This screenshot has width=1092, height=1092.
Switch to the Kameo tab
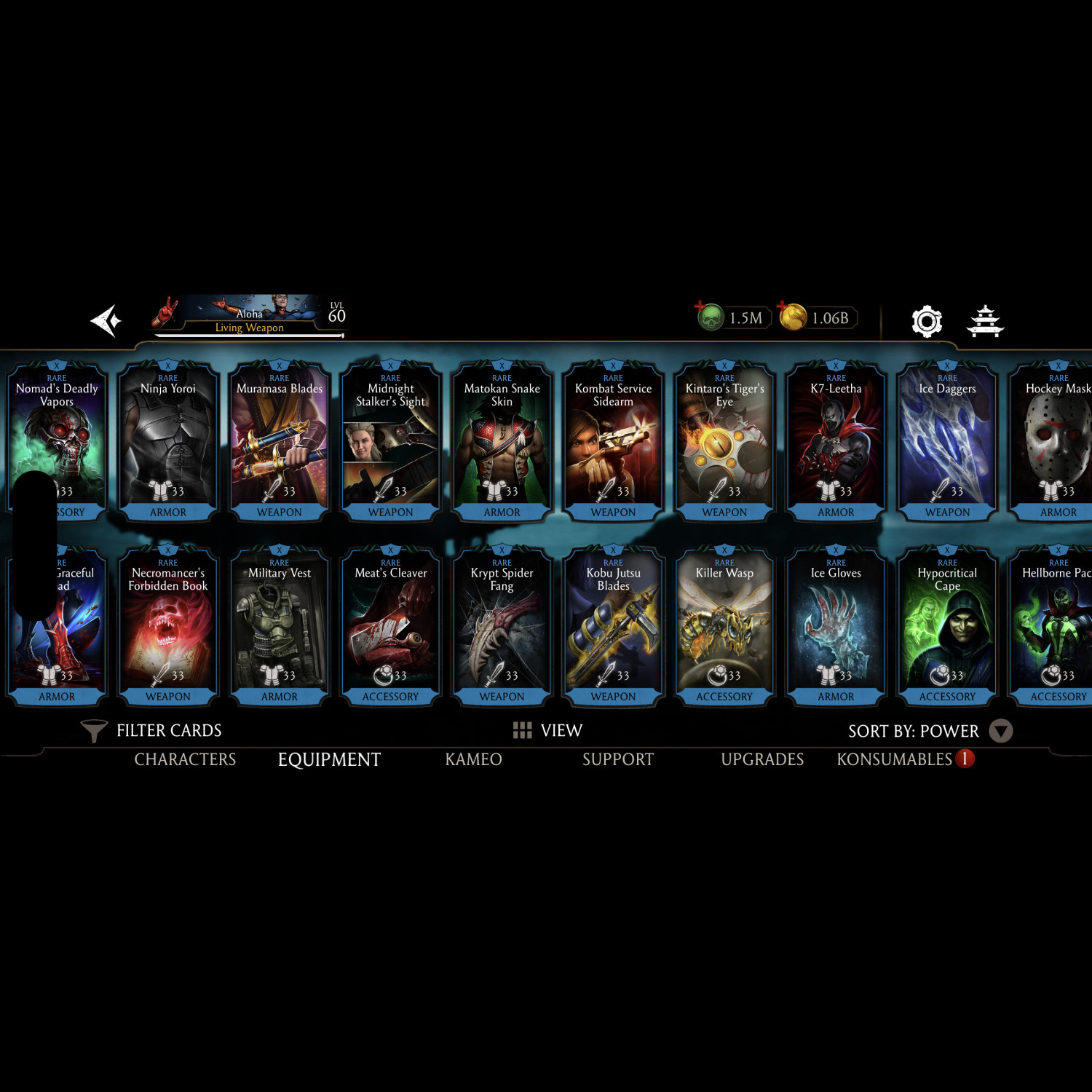(x=473, y=759)
